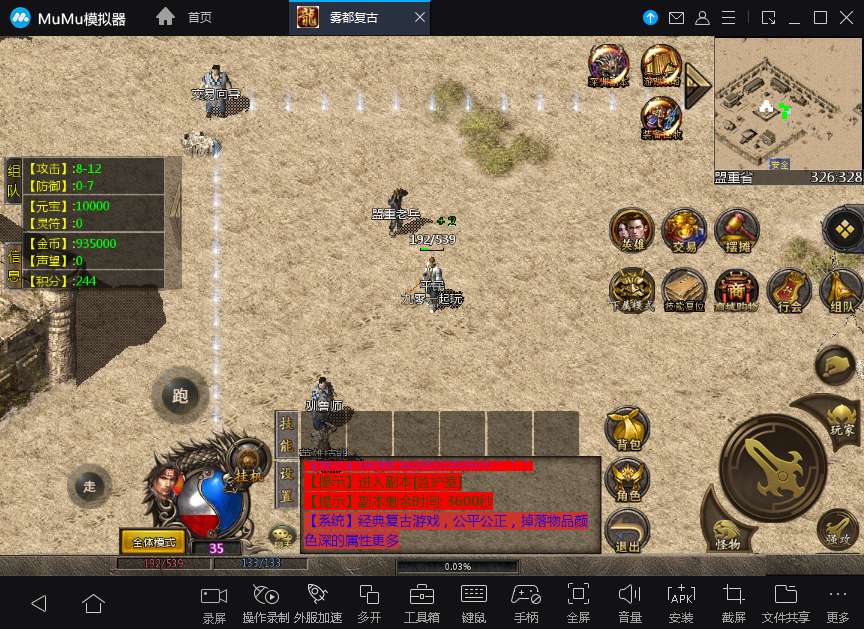This screenshot has height=629, width=864.
Task: Toggle the 挂机 auto-battle button
Action: coord(247,465)
